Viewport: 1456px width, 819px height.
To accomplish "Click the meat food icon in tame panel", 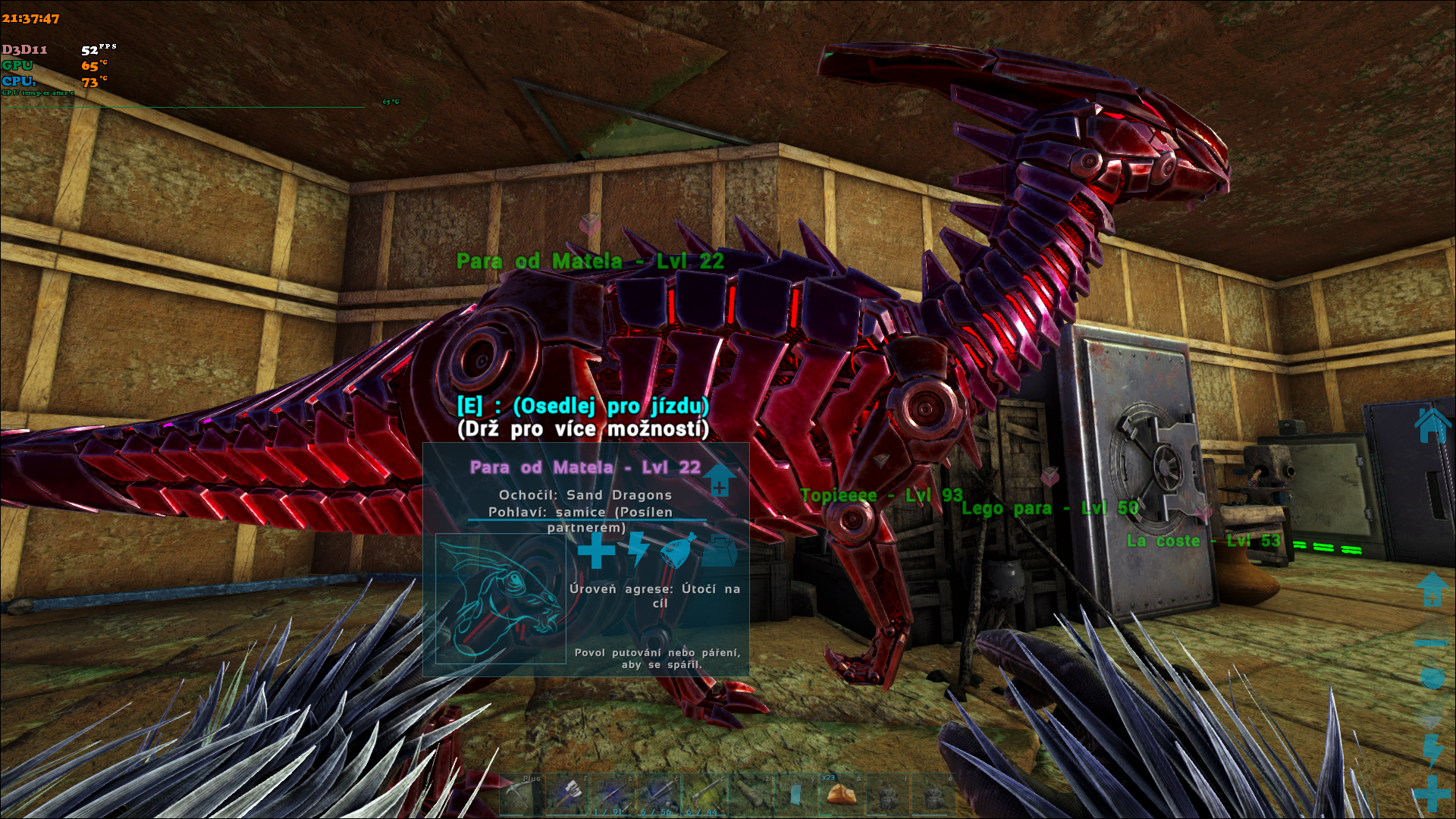I will 676,551.
